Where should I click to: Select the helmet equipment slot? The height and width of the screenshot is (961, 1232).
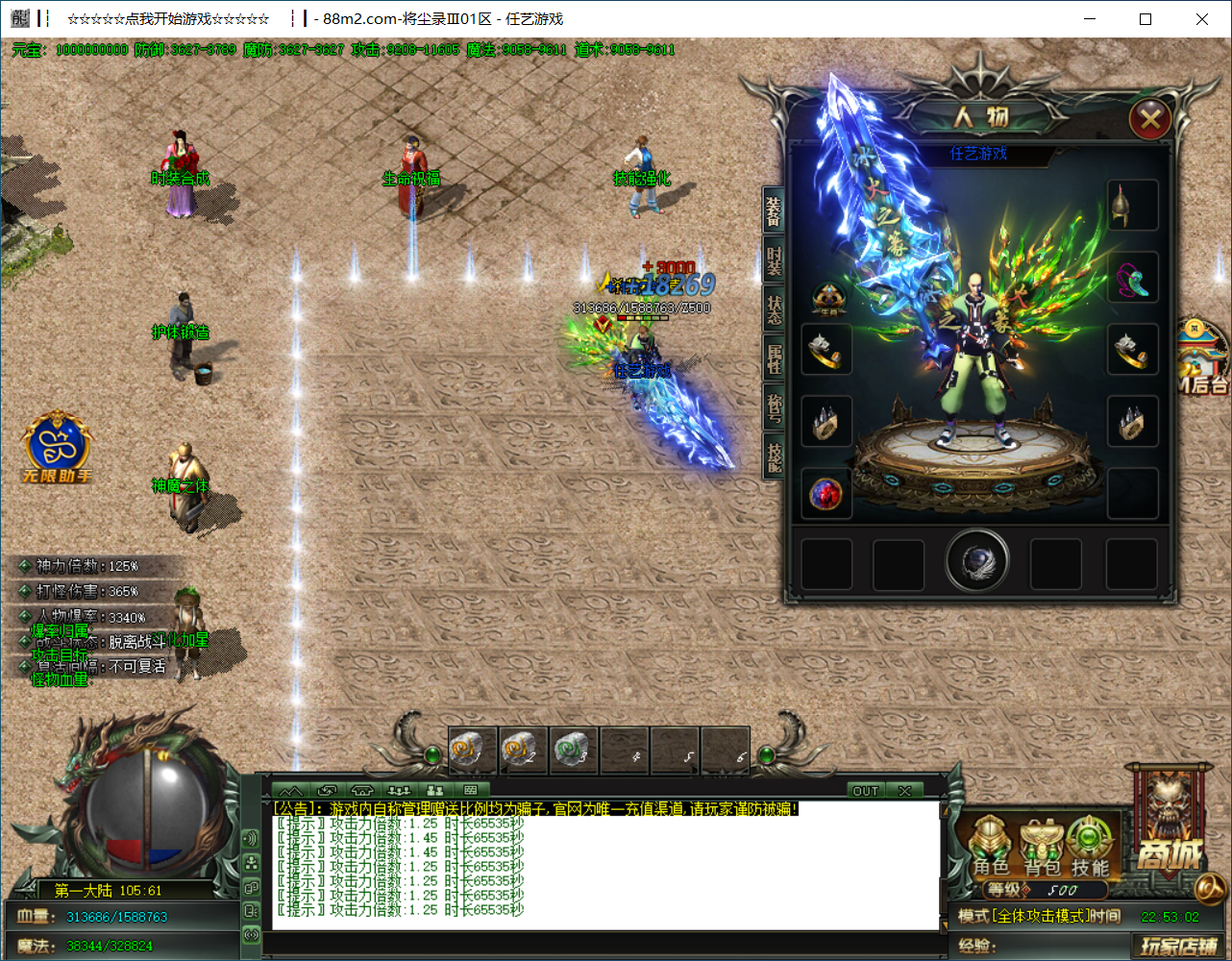point(1131,206)
